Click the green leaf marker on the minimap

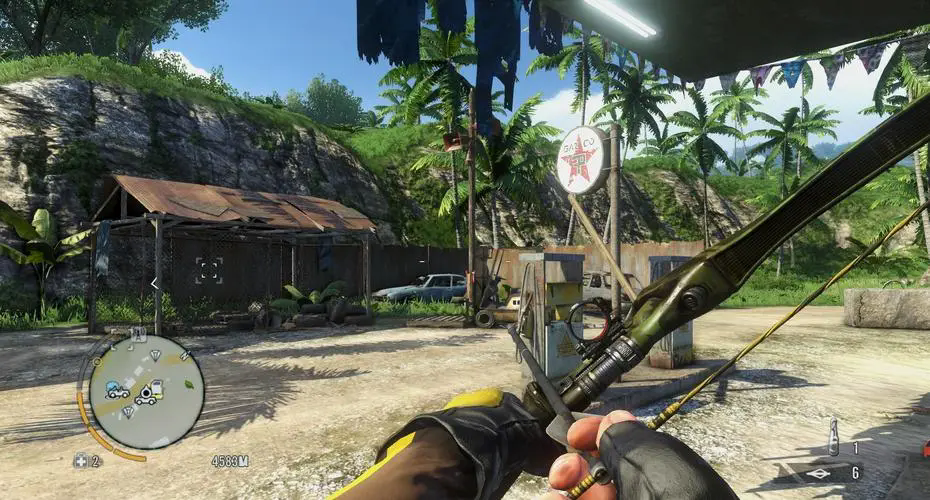coord(190,383)
